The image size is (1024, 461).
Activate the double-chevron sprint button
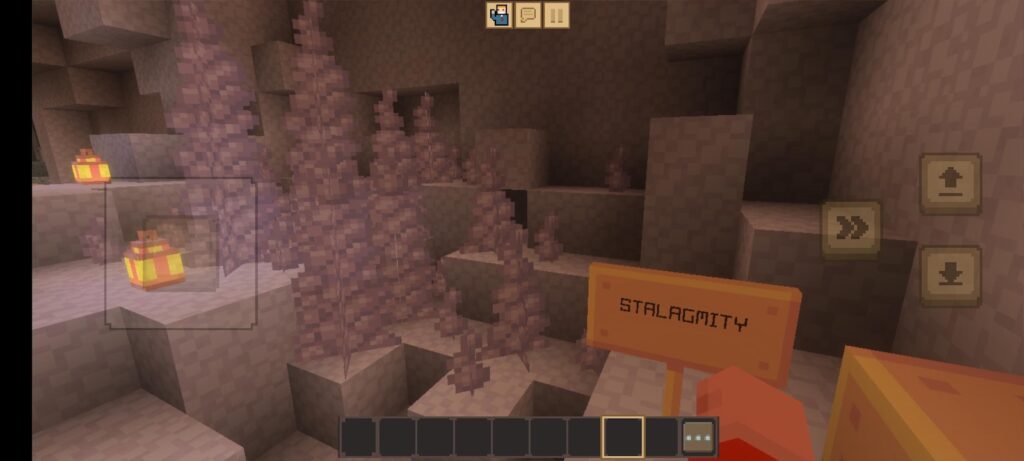[851, 229]
